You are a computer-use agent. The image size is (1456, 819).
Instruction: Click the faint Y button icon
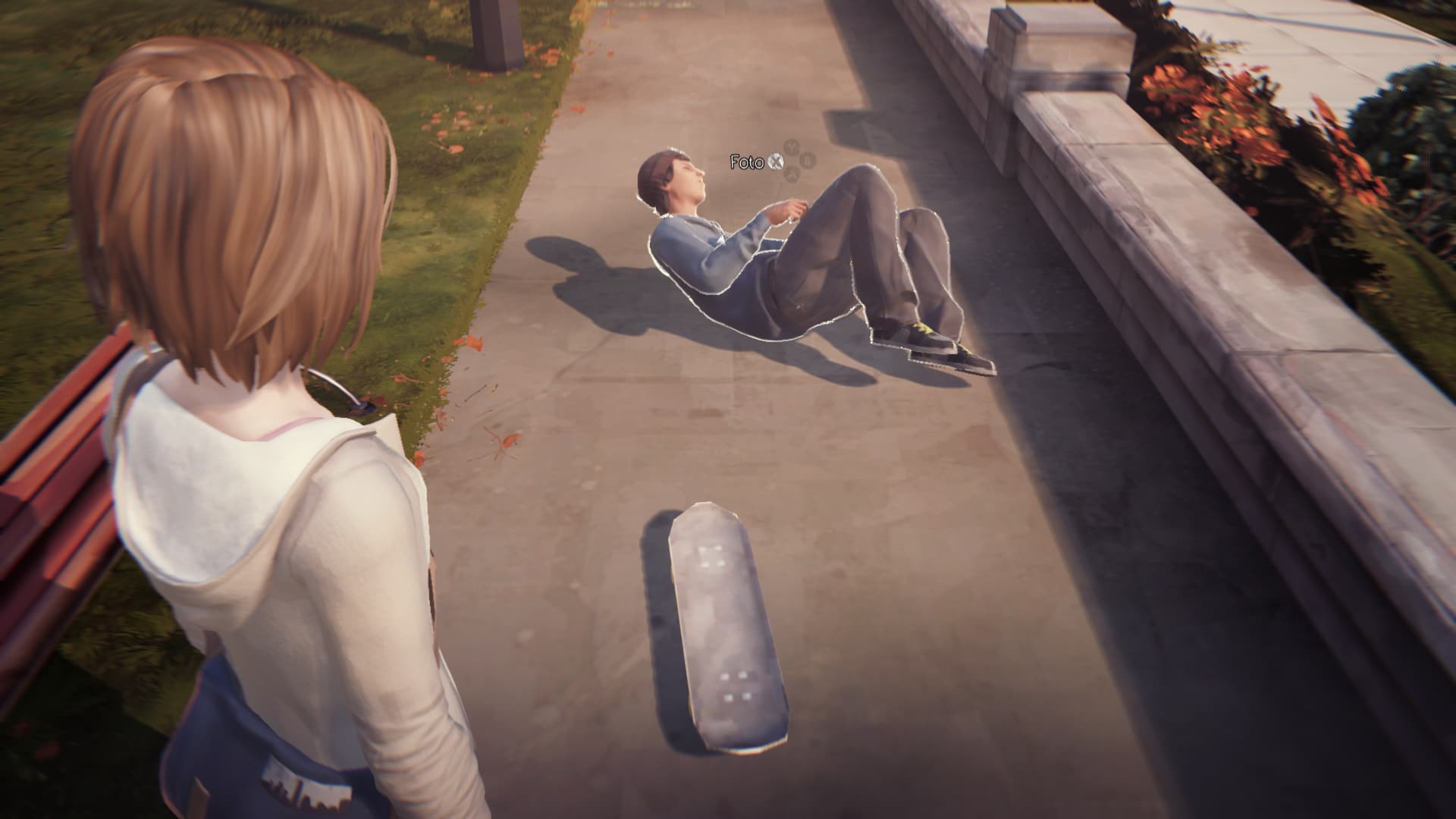(790, 146)
